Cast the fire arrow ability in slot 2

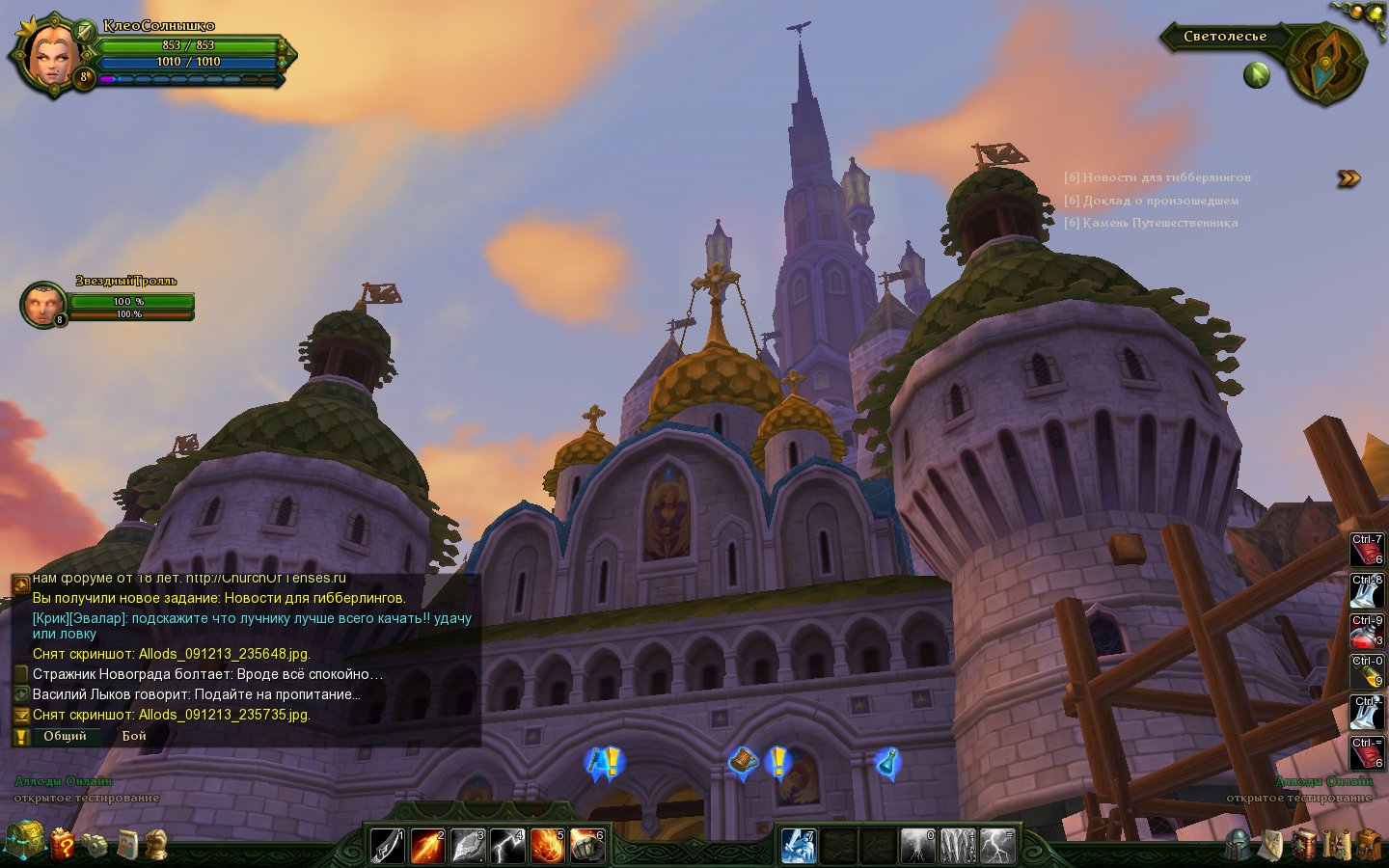click(x=427, y=846)
